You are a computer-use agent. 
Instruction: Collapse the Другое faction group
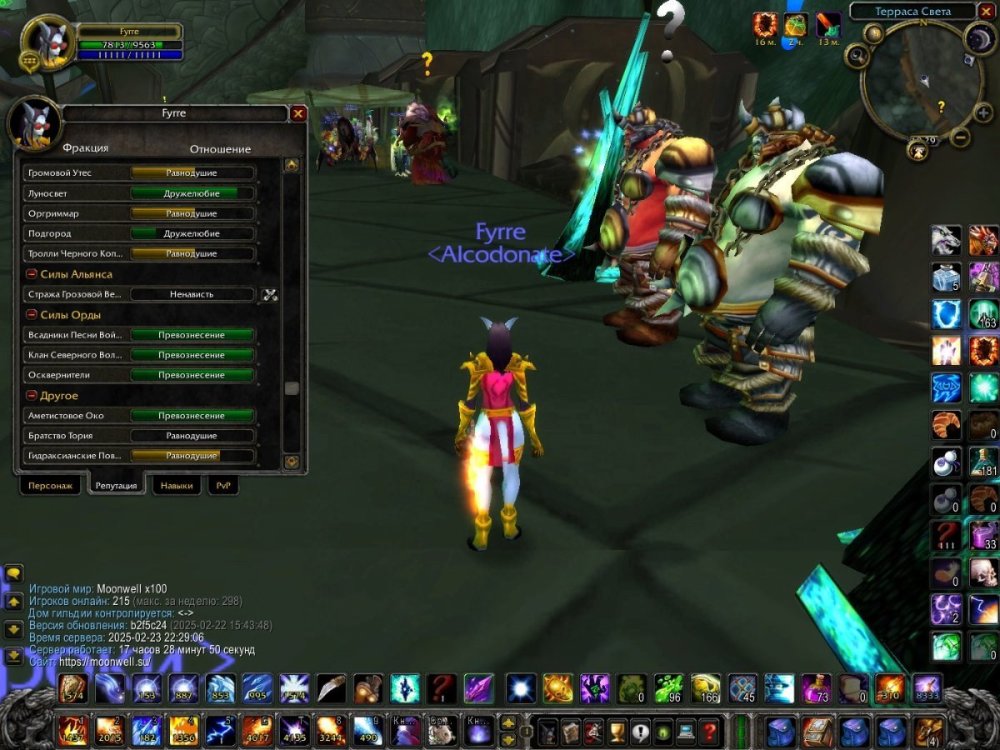click(x=31, y=396)
